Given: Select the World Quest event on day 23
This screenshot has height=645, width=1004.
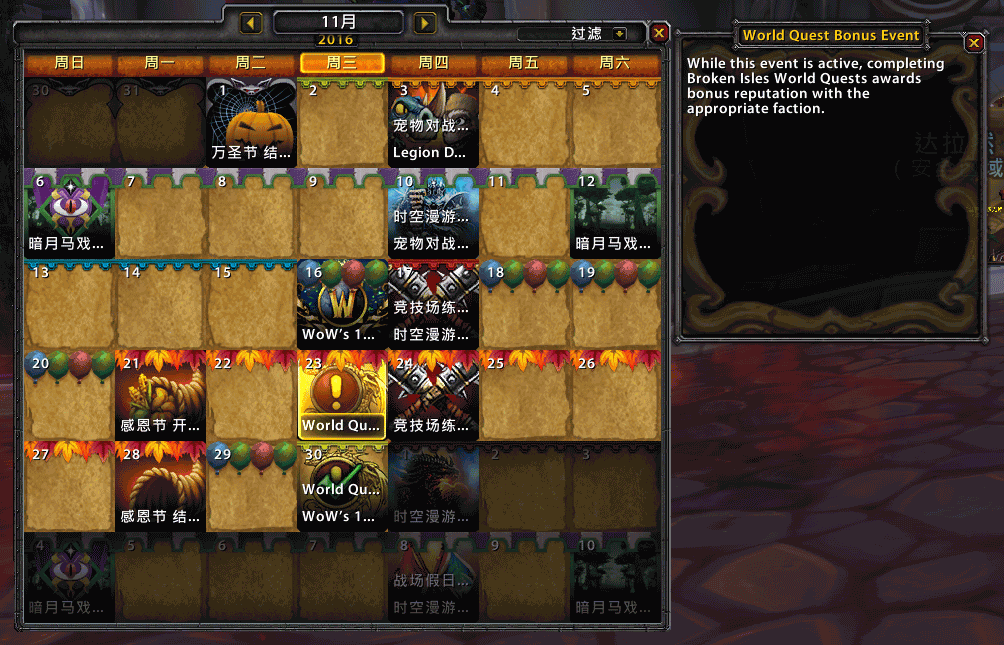Looking at the screenshot, I should coord(341,394).
